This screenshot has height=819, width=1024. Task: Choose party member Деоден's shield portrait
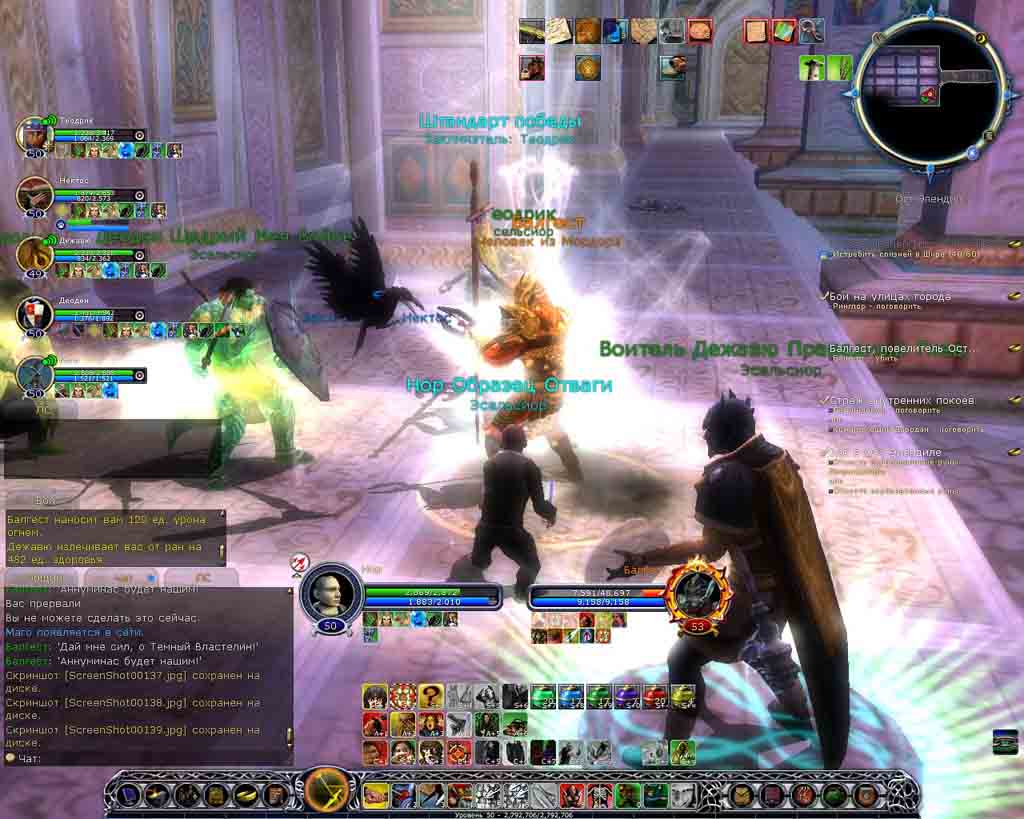tap(33, 315)
